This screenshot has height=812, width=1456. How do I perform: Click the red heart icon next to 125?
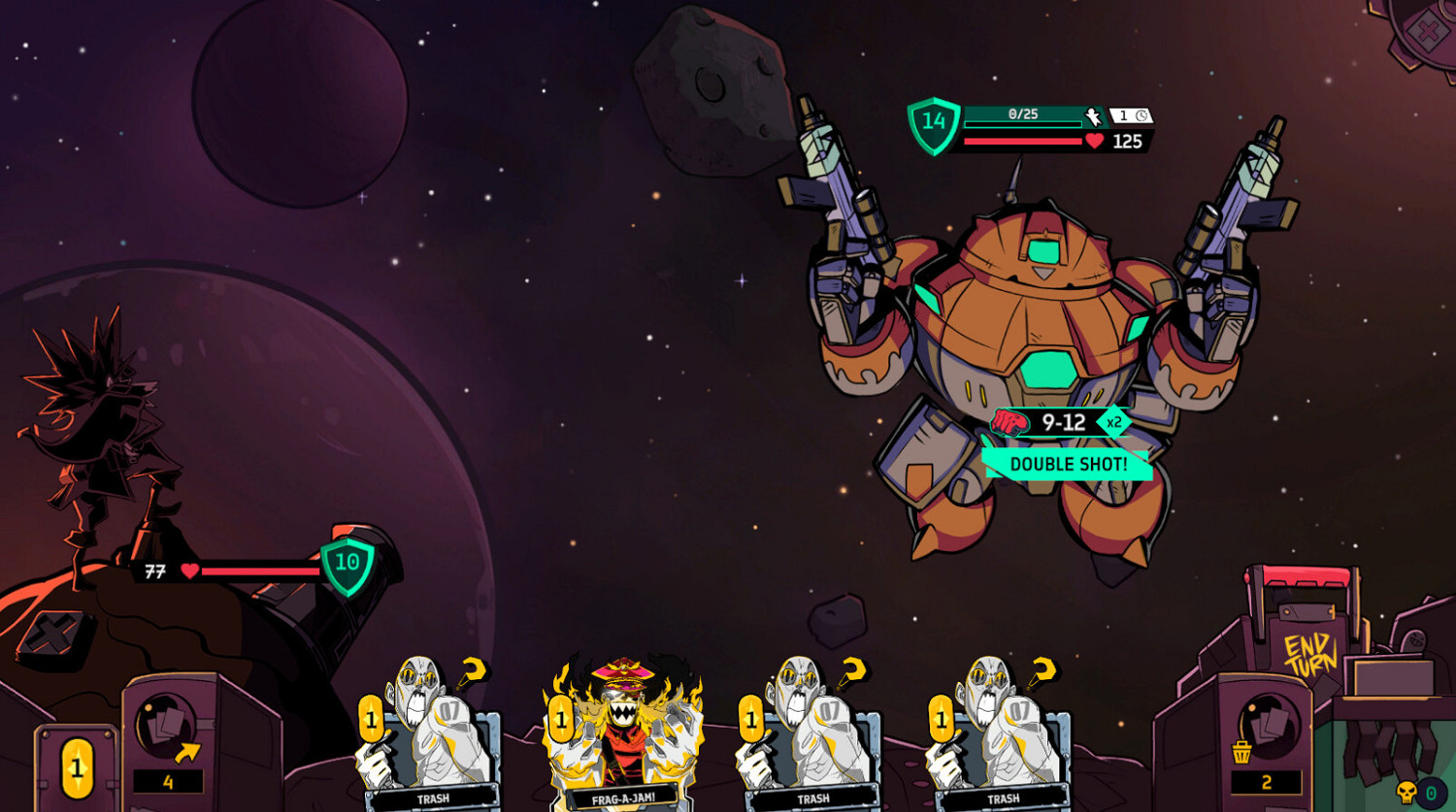tap(1094, 141)
